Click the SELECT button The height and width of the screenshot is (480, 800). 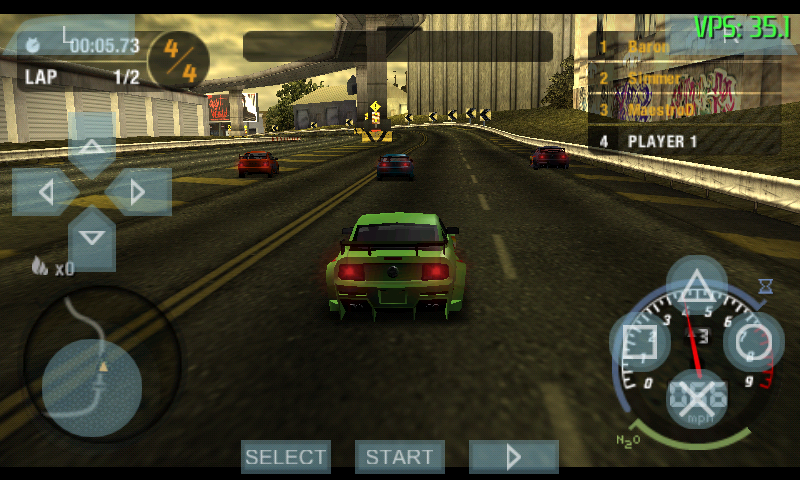286,457
